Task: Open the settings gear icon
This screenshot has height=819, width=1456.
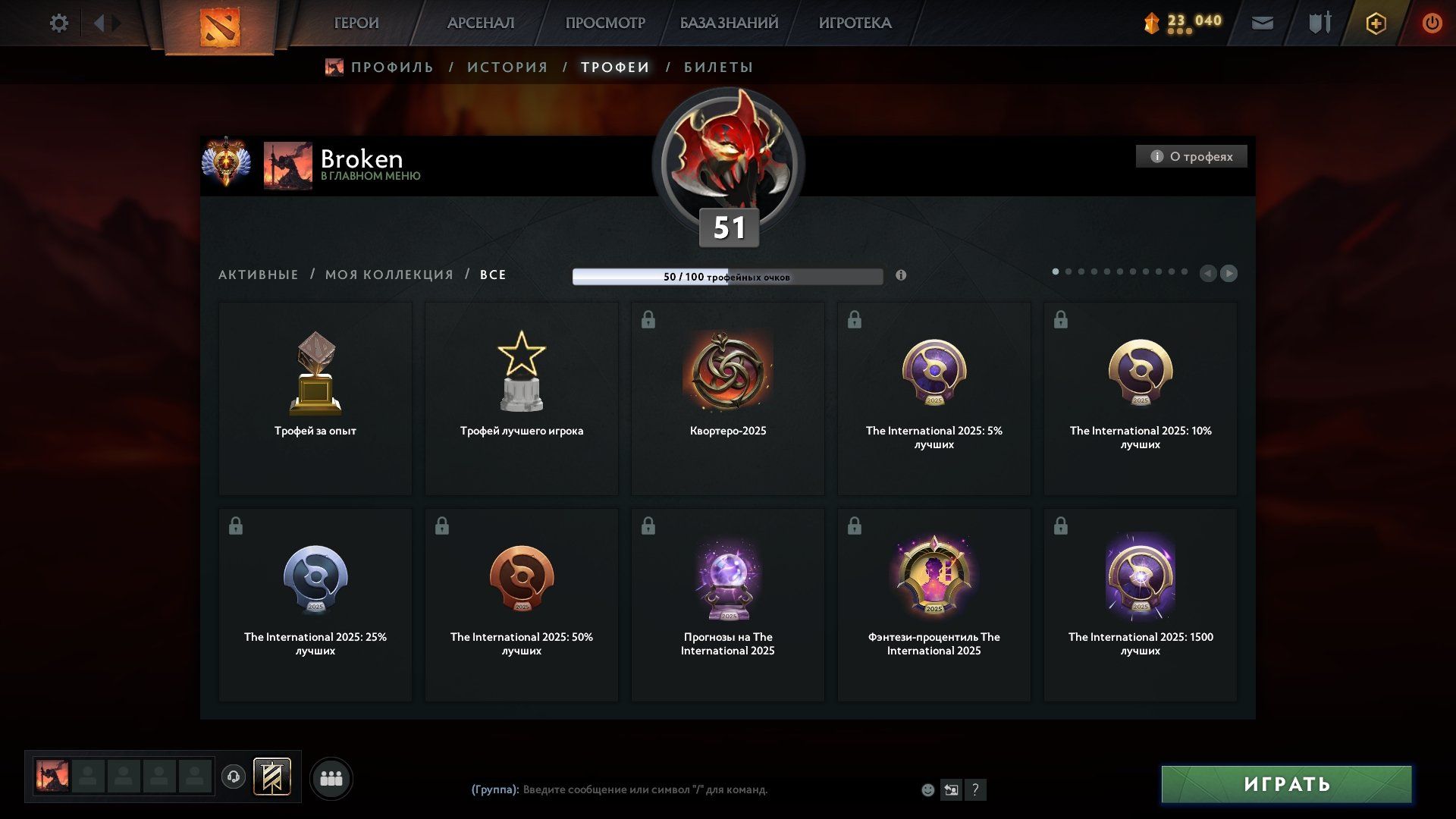Action: point(58,23)
